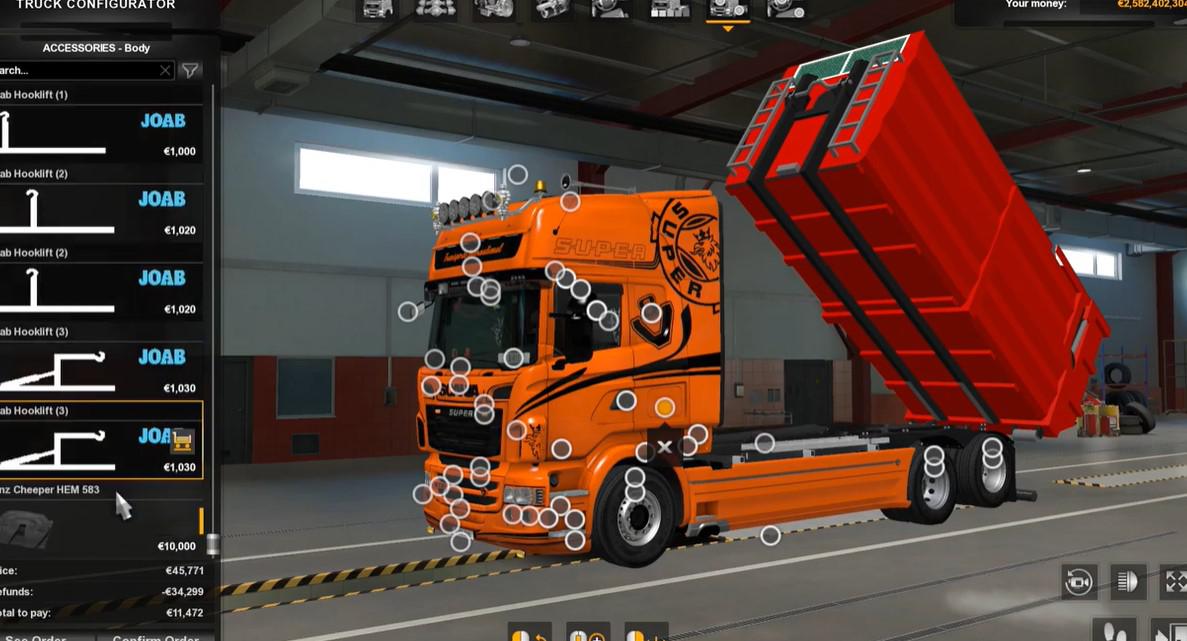Enable walk-around mode with the footprints icon
The image size is (1187, 641).
coord(1116,632)
